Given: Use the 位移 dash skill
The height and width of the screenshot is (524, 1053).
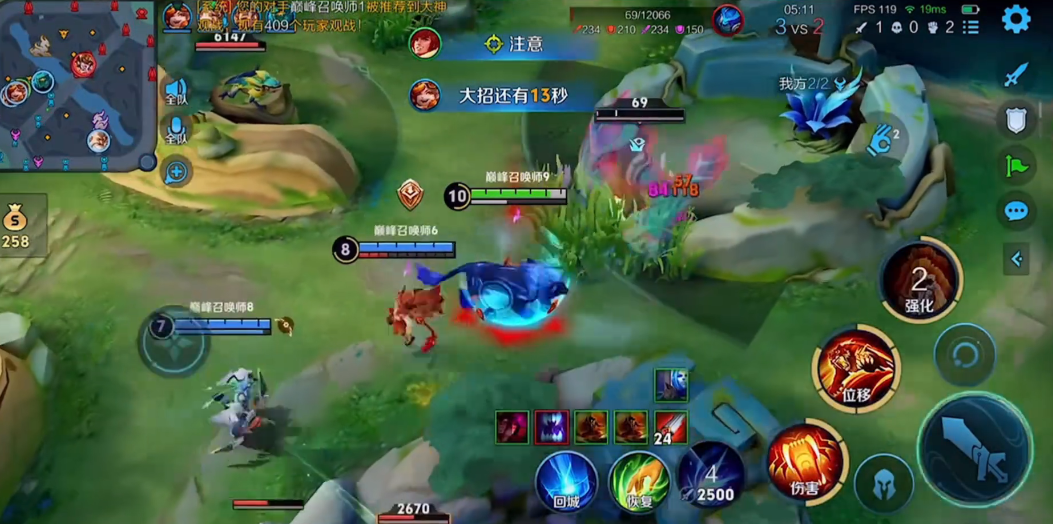Looking at the screenshot, I should tap(855, 369).
